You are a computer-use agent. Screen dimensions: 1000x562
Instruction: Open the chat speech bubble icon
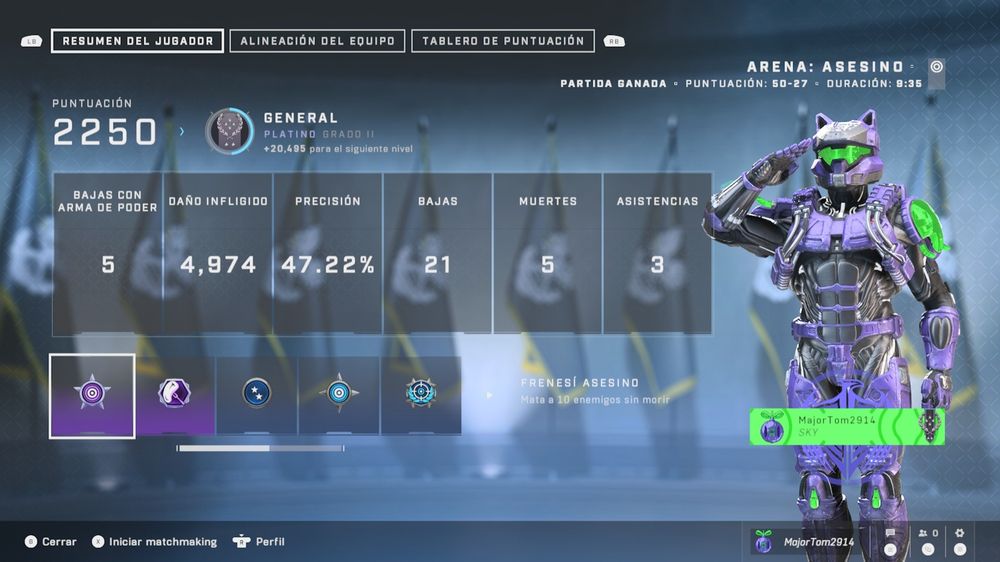[x=890, y=534]
